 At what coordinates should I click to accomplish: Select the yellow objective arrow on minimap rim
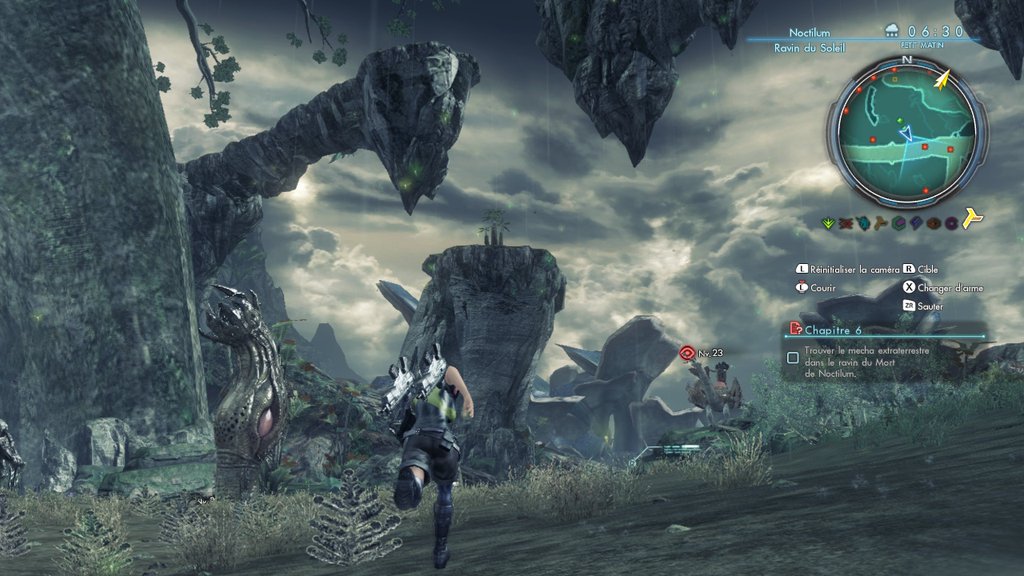(942, 79)
